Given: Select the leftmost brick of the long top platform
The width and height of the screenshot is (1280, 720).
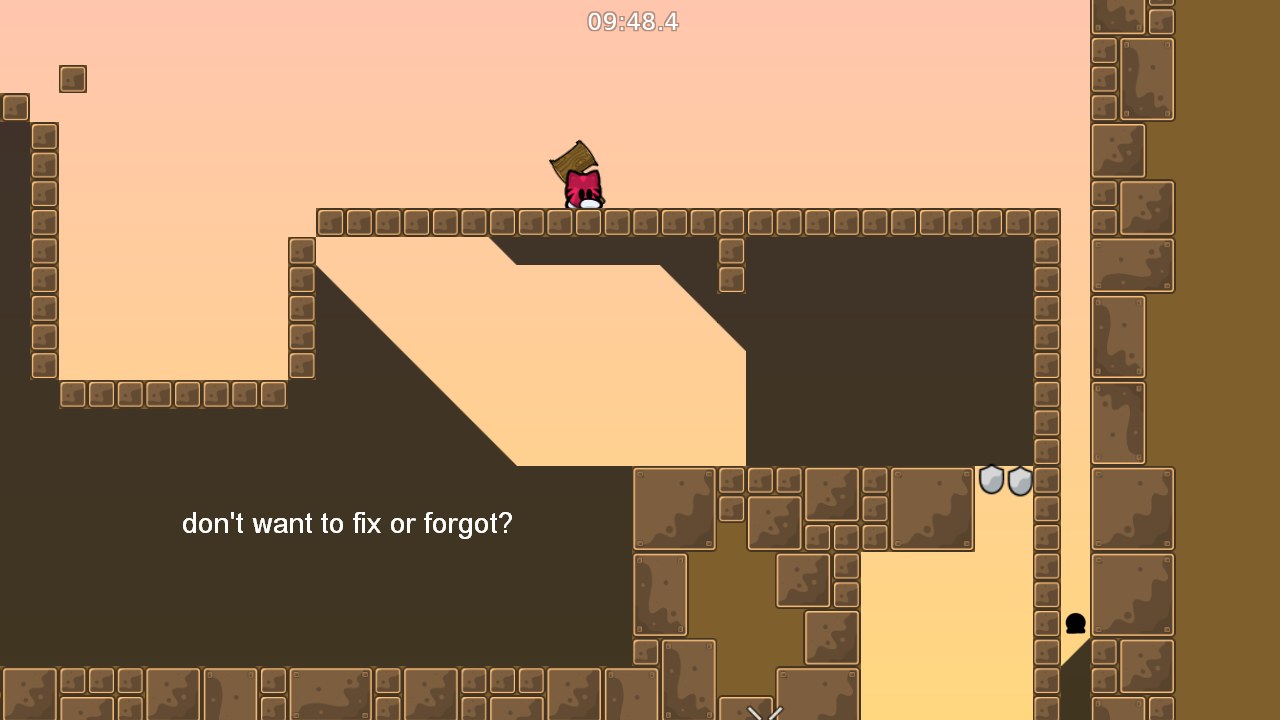Looking at the screenshot, I should coord(330,222).
